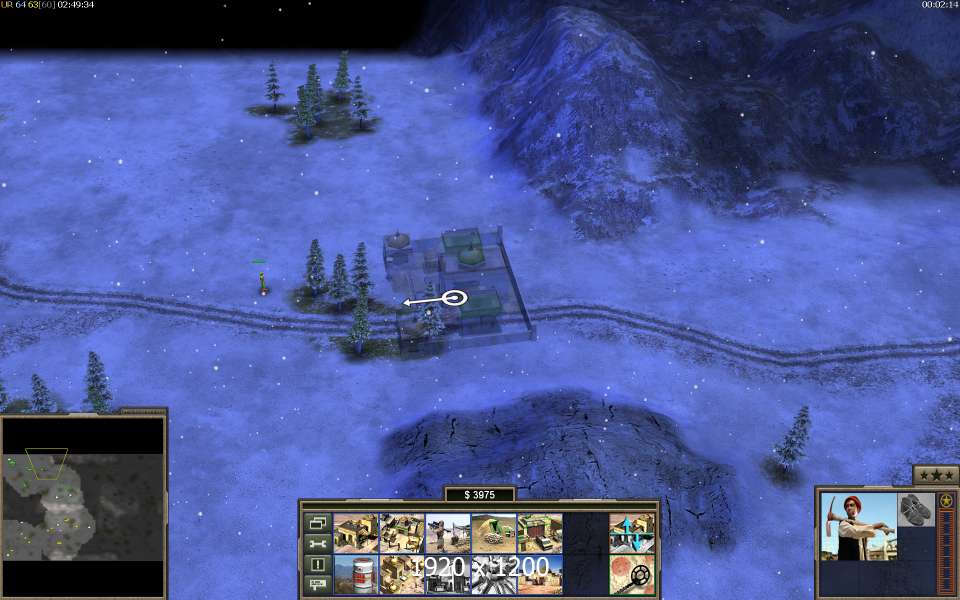Image resolution: width=960 pixels, height=600 pixels.
Task: Build the sandbag tunnel entrance structure
Action: pyautogui.click(x=493, y=533)
